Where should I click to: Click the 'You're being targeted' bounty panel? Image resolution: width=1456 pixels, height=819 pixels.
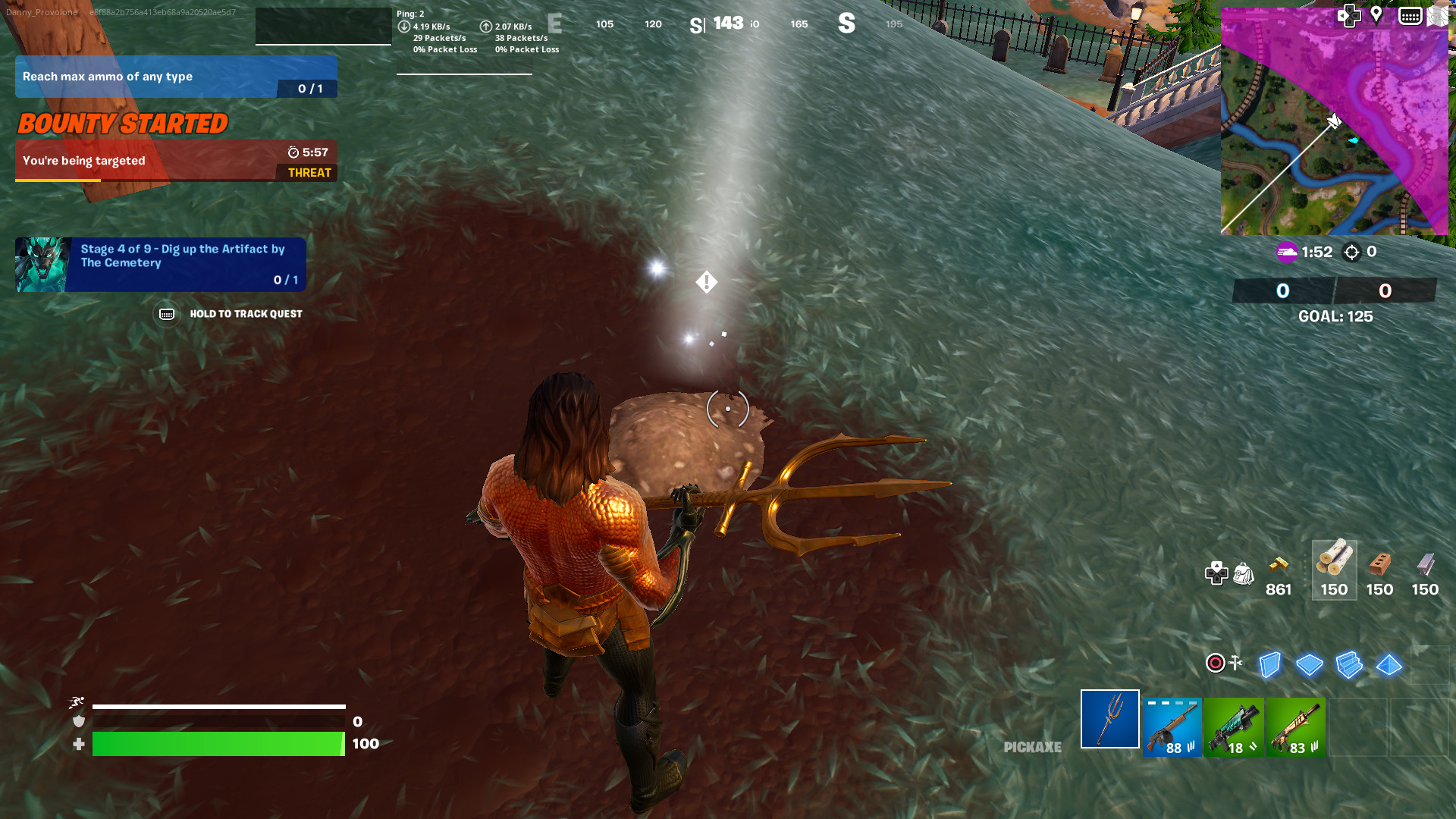click(176, 161)
